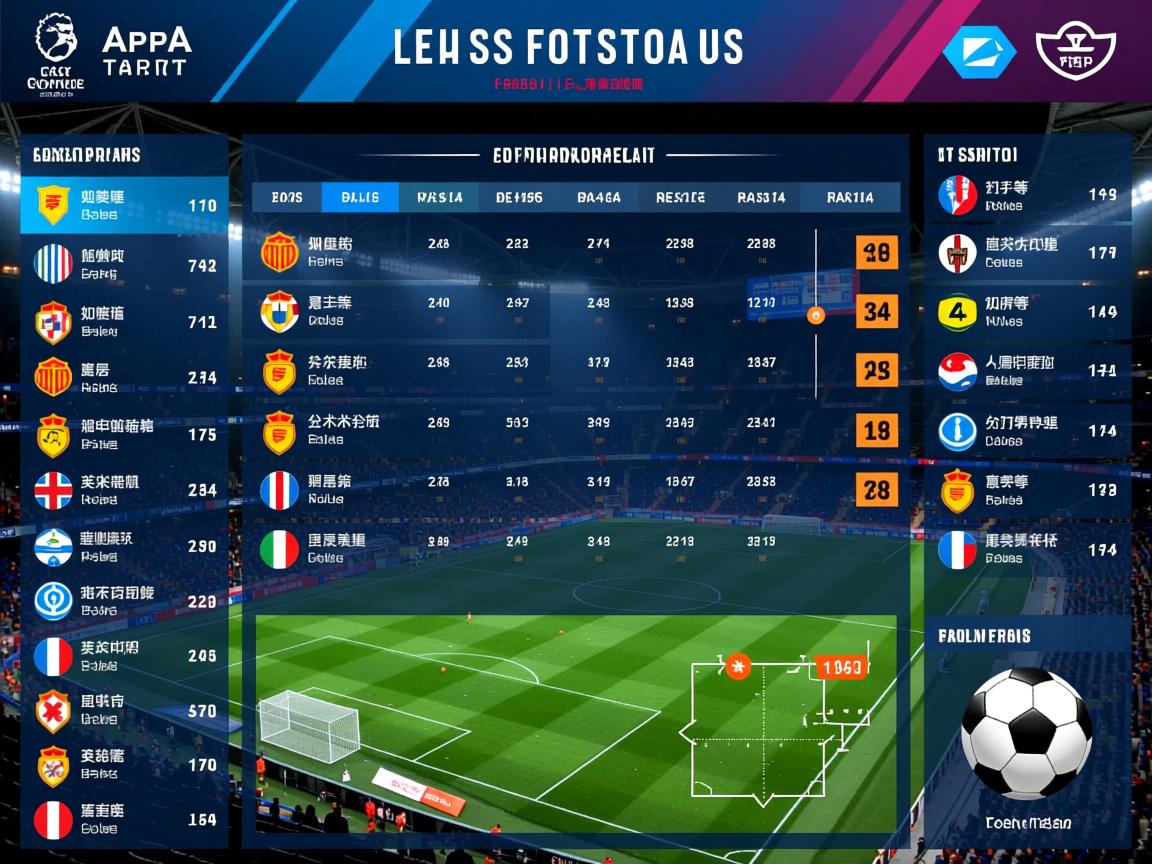Pick the team row with score 712
Image resolution: width=1152 pixels, height=864 pixels.
pyautogui.click(x=125, y=321)
